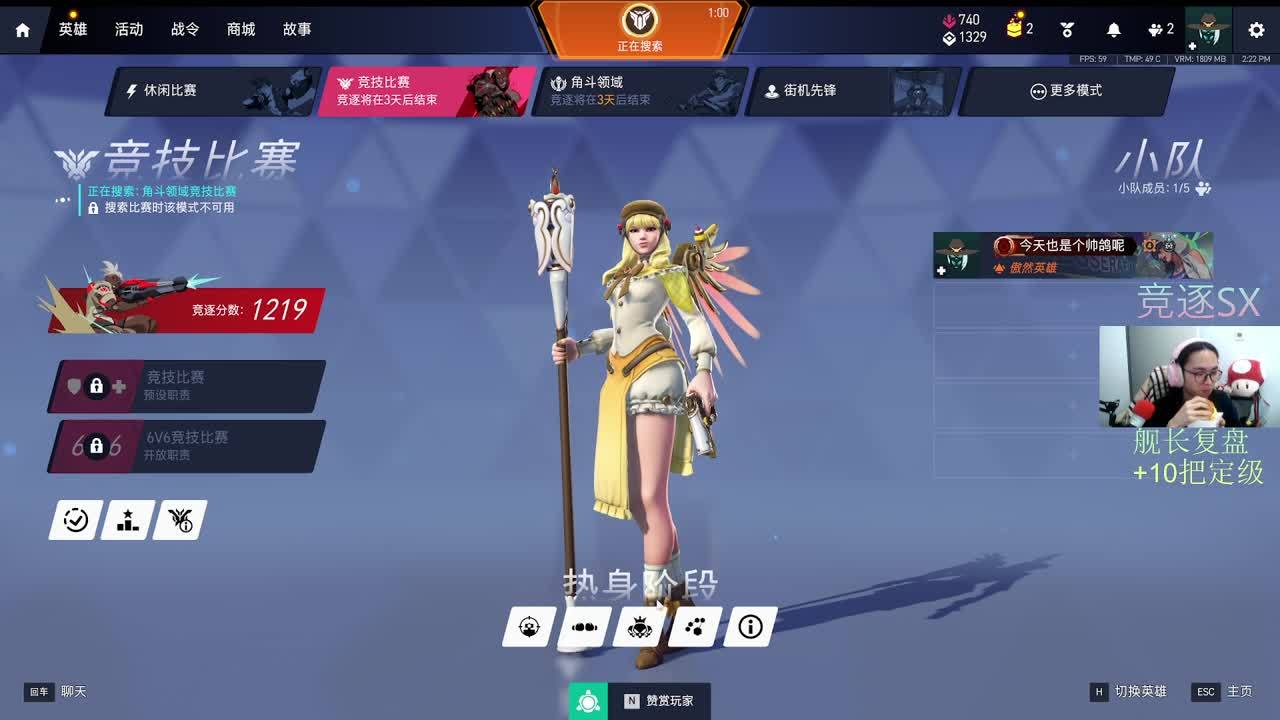
Task: Click the 正在搜索 matchmaking status banner
Action: pos(640,28)
